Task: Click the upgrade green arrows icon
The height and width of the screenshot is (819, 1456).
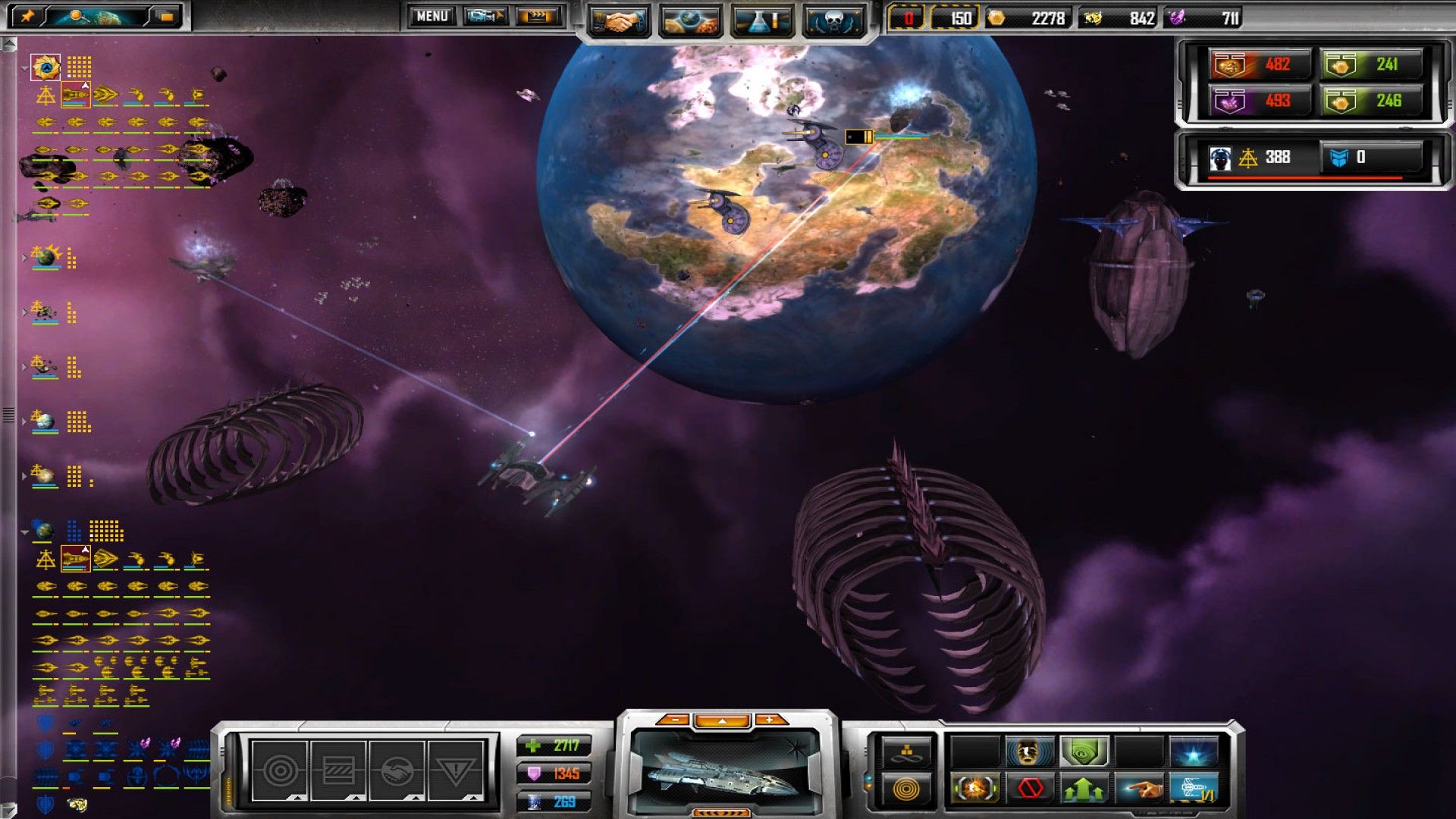Action: 1084,787
